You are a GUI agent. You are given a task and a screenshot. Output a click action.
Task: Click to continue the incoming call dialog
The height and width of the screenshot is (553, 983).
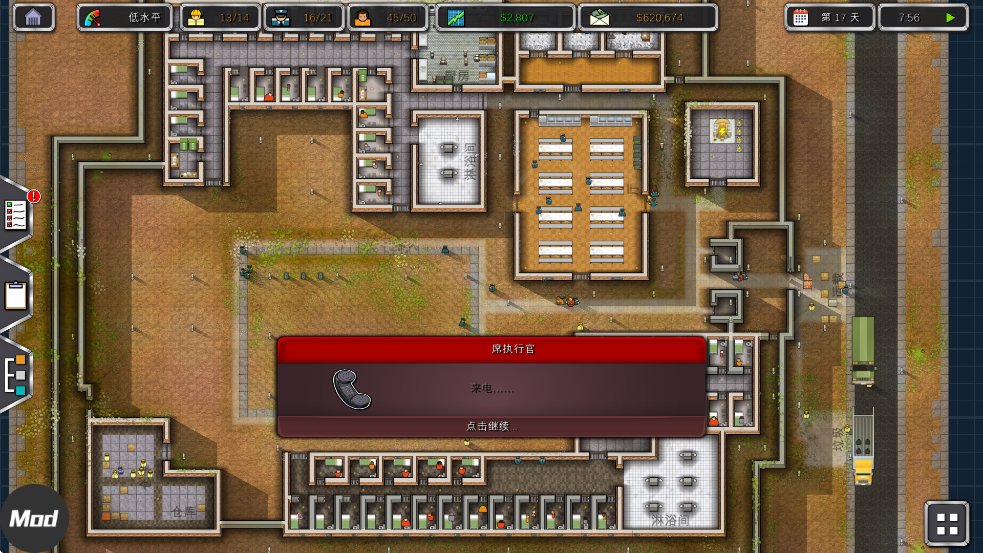492,426
